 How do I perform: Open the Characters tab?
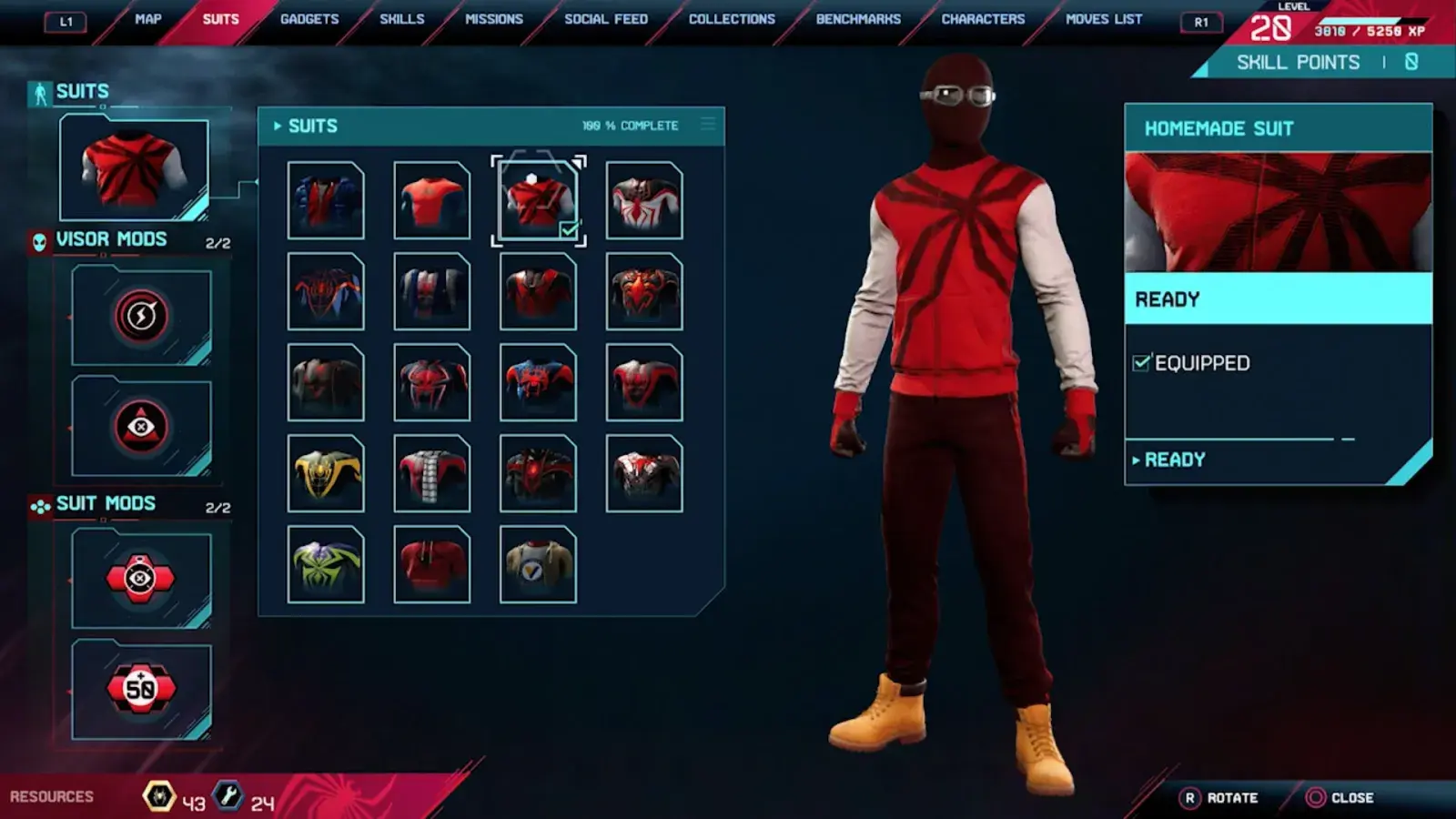[x=983, y=19]
